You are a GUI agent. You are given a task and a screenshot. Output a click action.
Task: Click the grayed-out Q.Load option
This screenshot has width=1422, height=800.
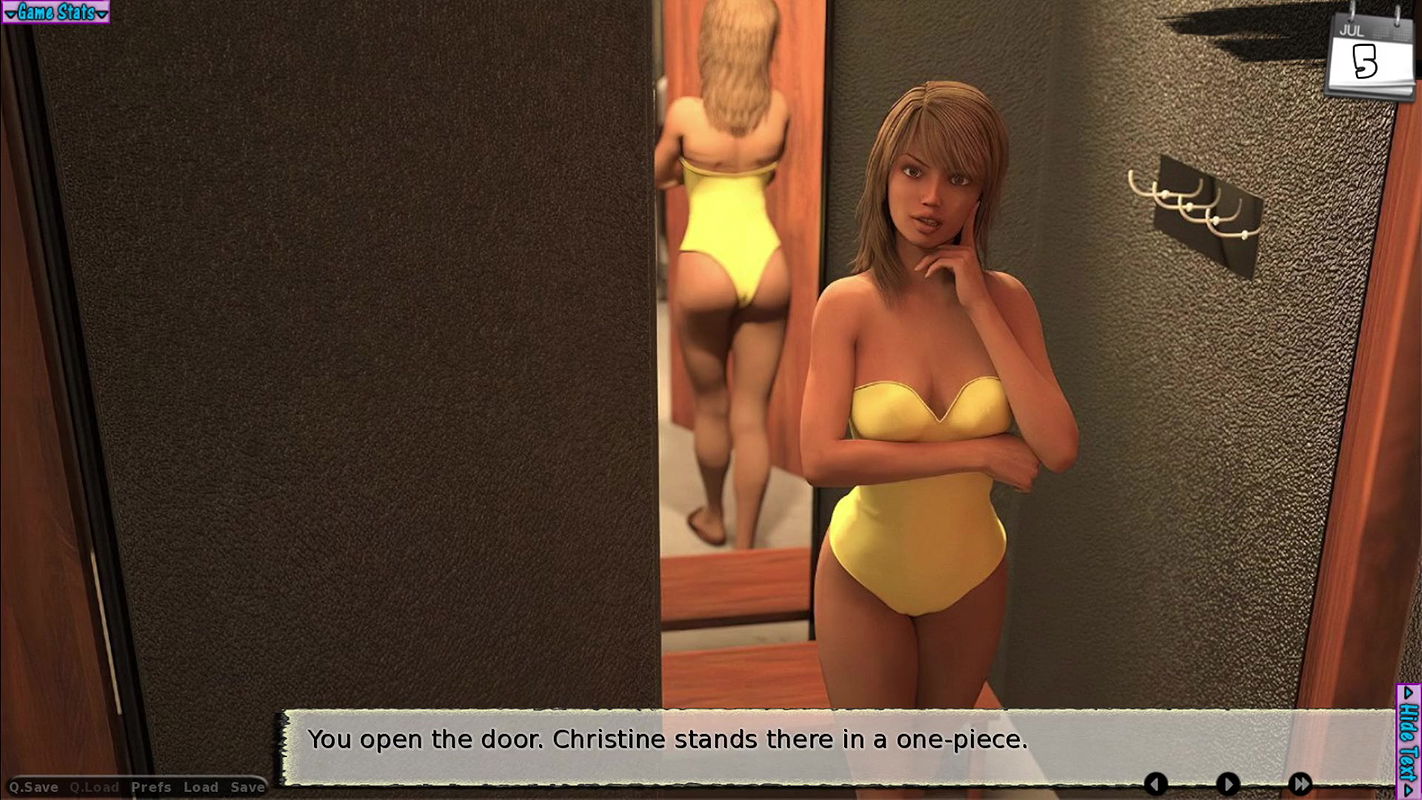click(94, 788)
